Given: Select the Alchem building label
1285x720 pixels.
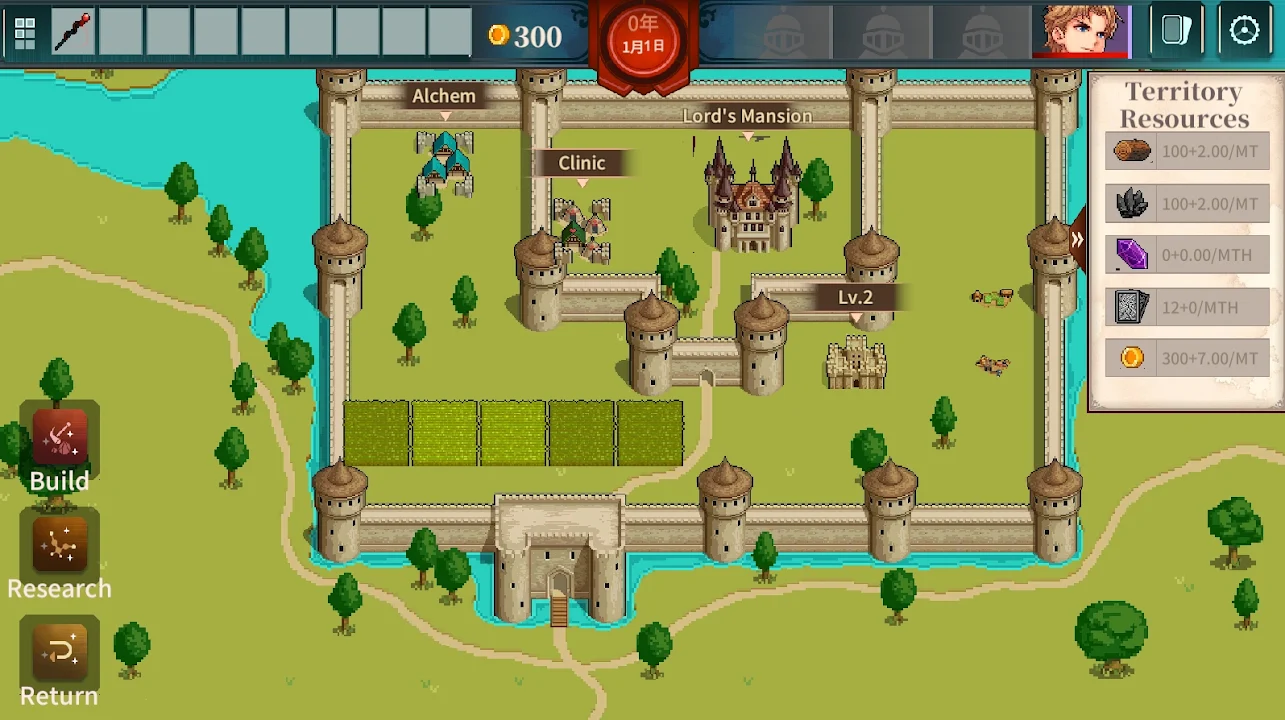Looking at the screenshot, I should pos(444,96).
